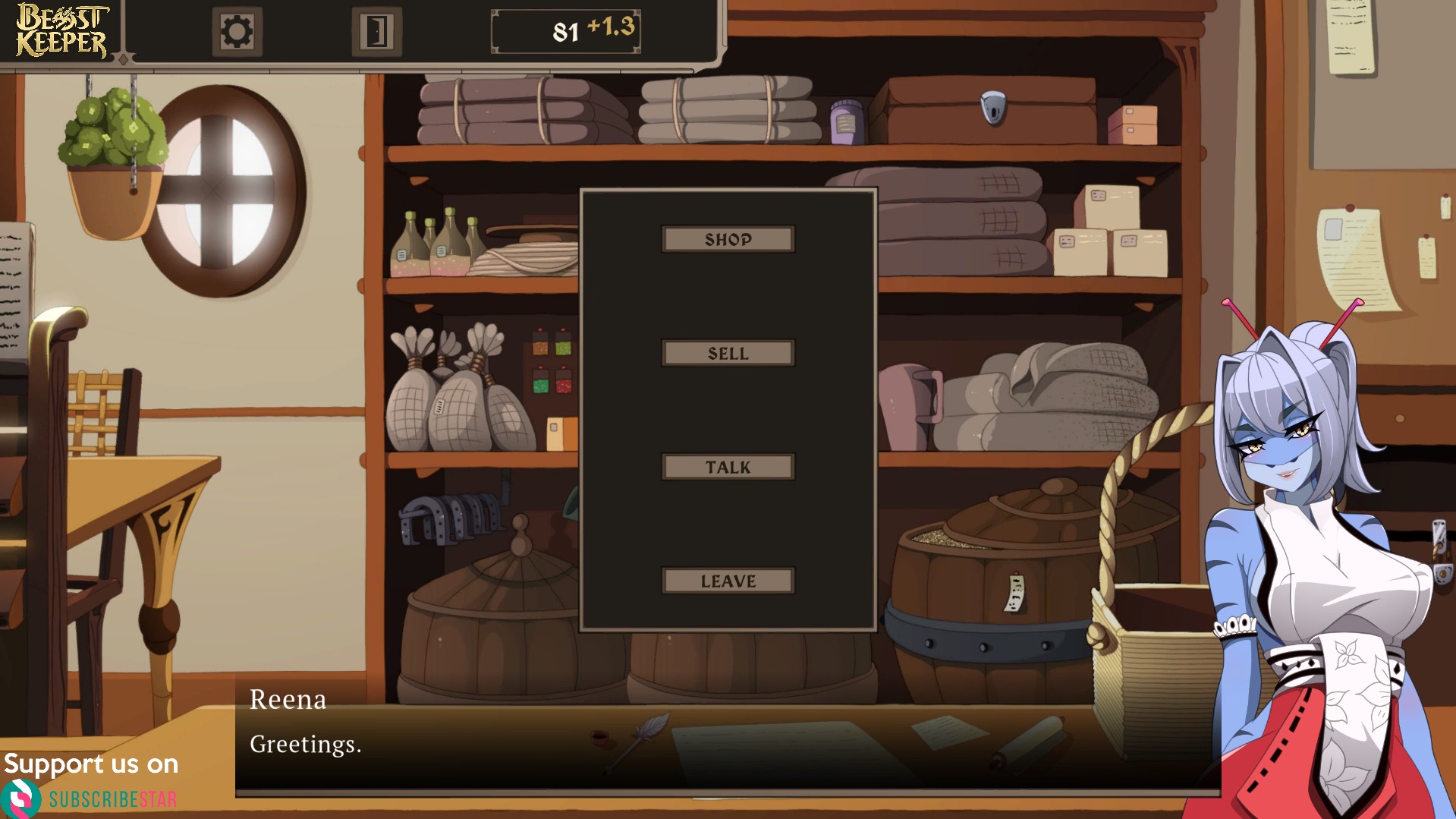Select Talk to chat with Reena

(728, 467)
